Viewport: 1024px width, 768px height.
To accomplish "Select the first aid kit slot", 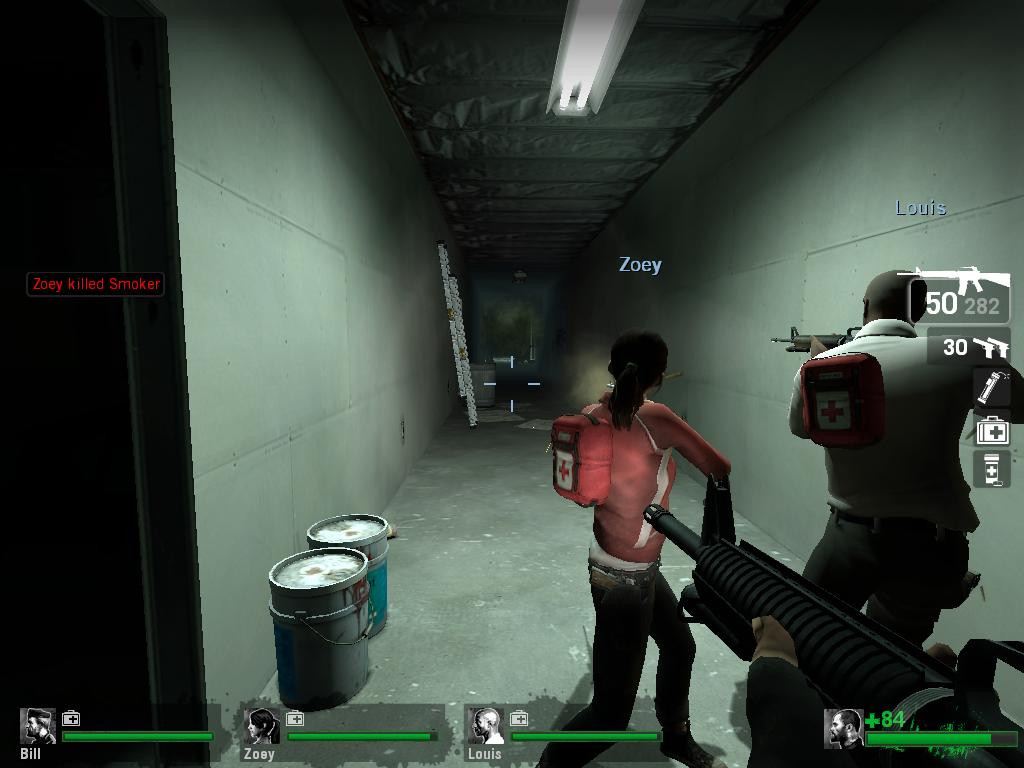I will point(992,431).
